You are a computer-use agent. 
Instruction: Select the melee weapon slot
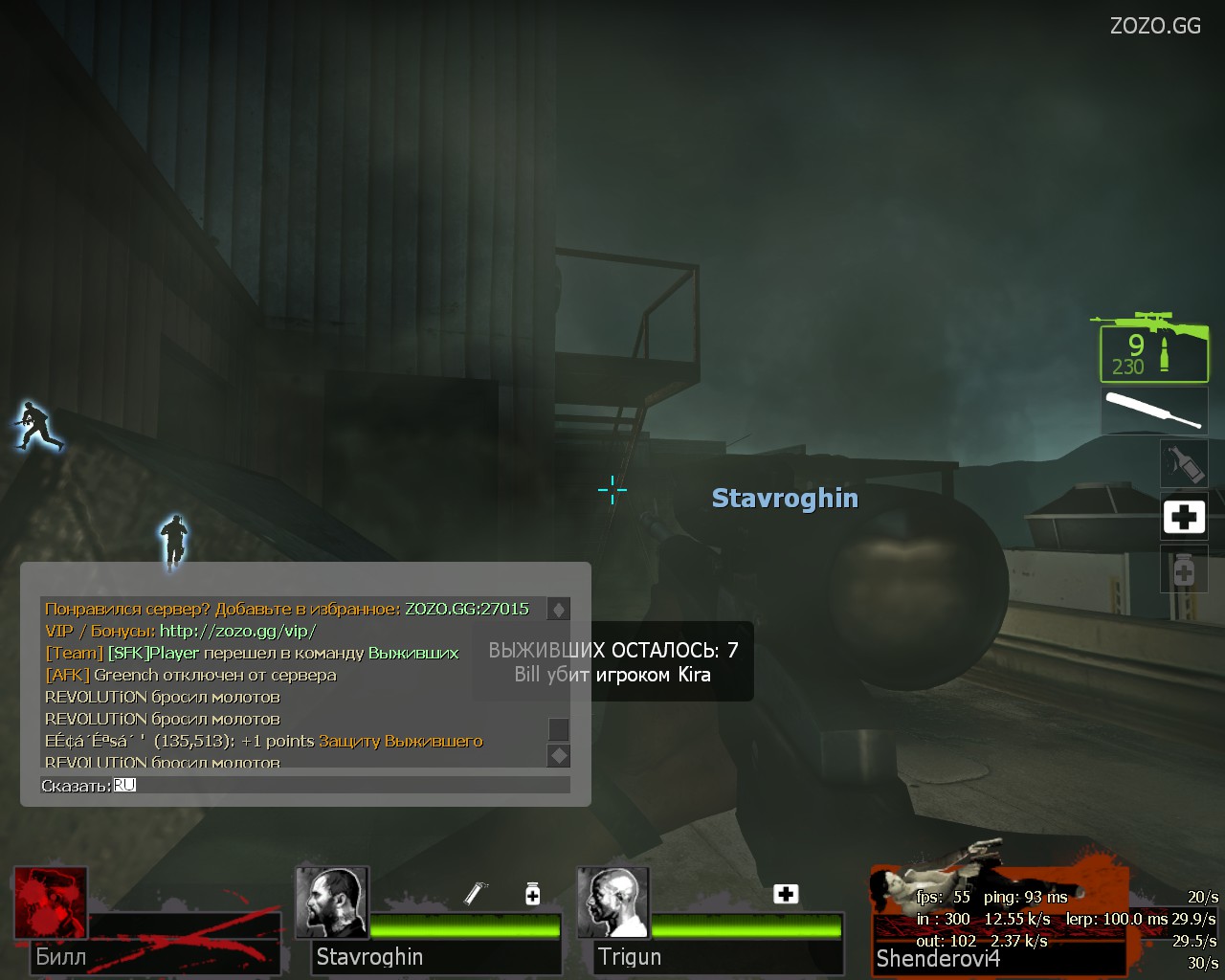[1153, 410]
